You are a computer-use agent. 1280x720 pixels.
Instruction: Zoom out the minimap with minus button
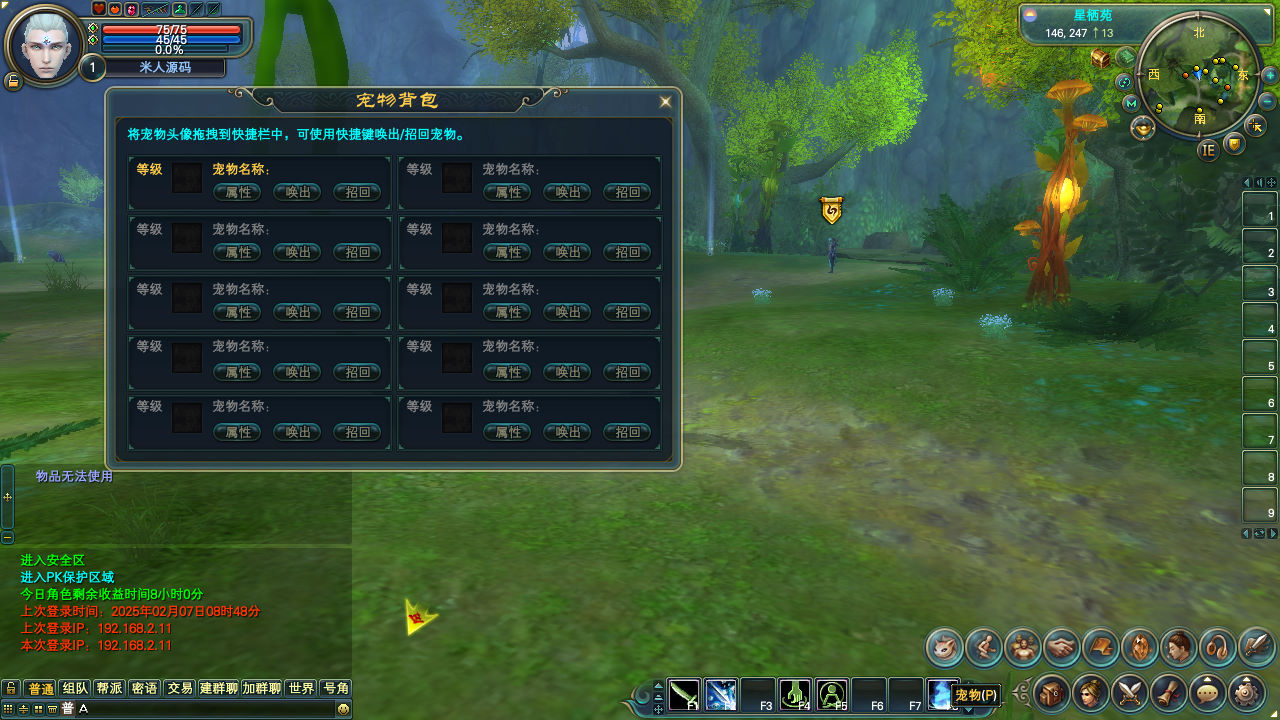tap(1268, 102)
